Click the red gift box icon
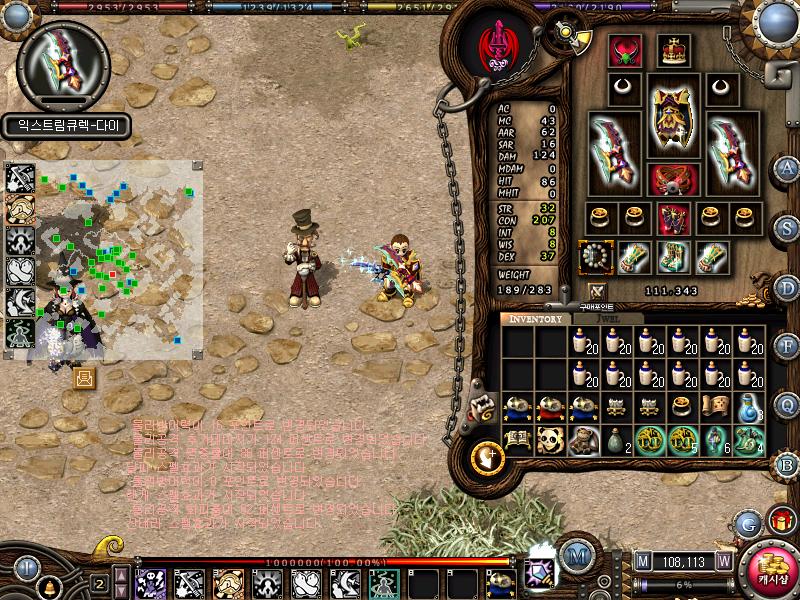 pos(781,520)
